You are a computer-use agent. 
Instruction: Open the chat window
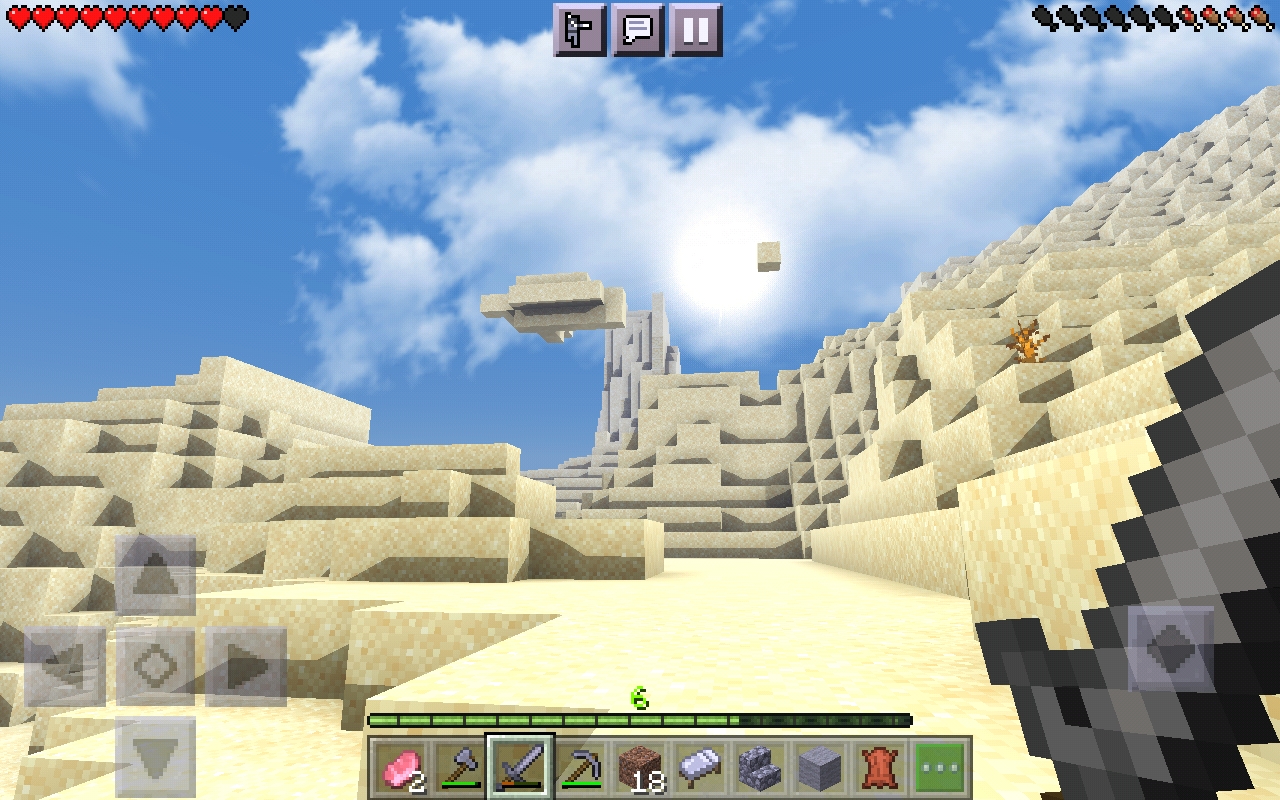(638, 30)
